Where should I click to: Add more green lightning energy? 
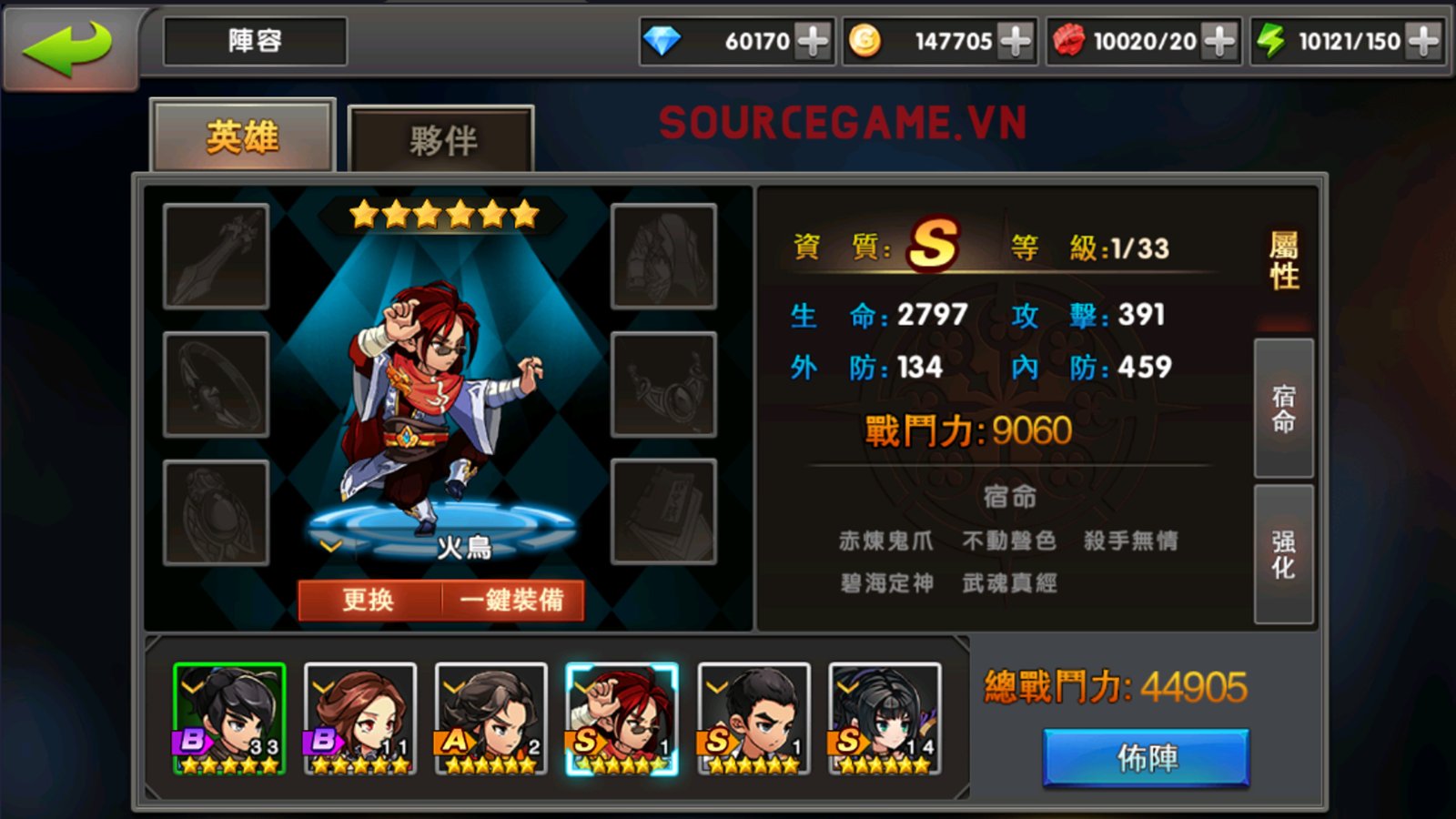pyautogui.click(x=1422, y=41)
